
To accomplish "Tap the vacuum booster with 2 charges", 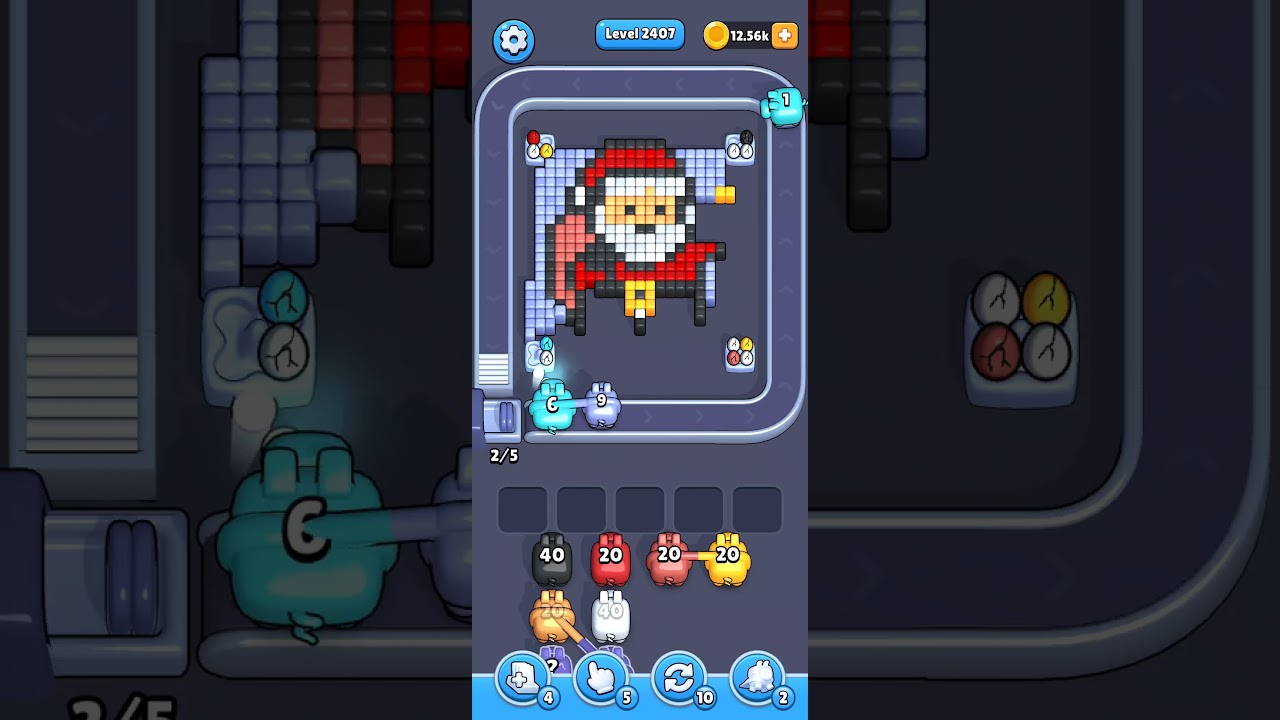I will point(758,678).
